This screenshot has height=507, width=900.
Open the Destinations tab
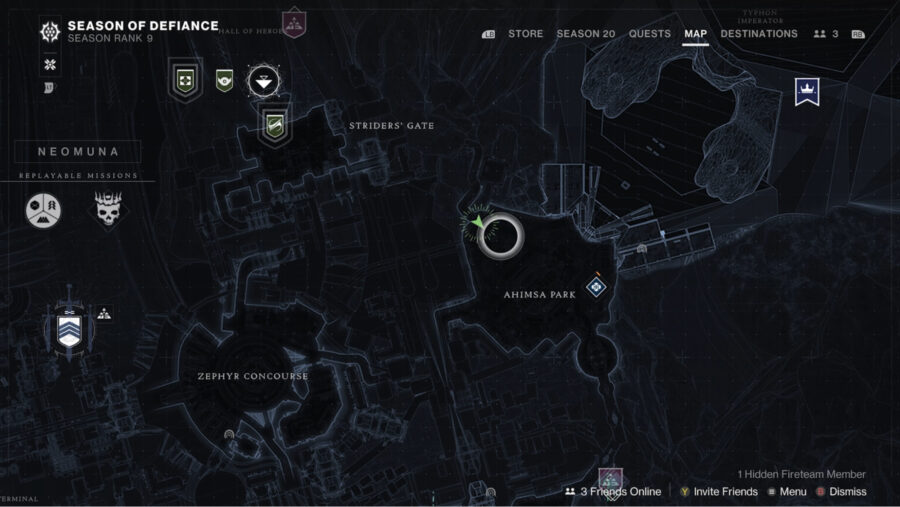(x=759, y=34)
